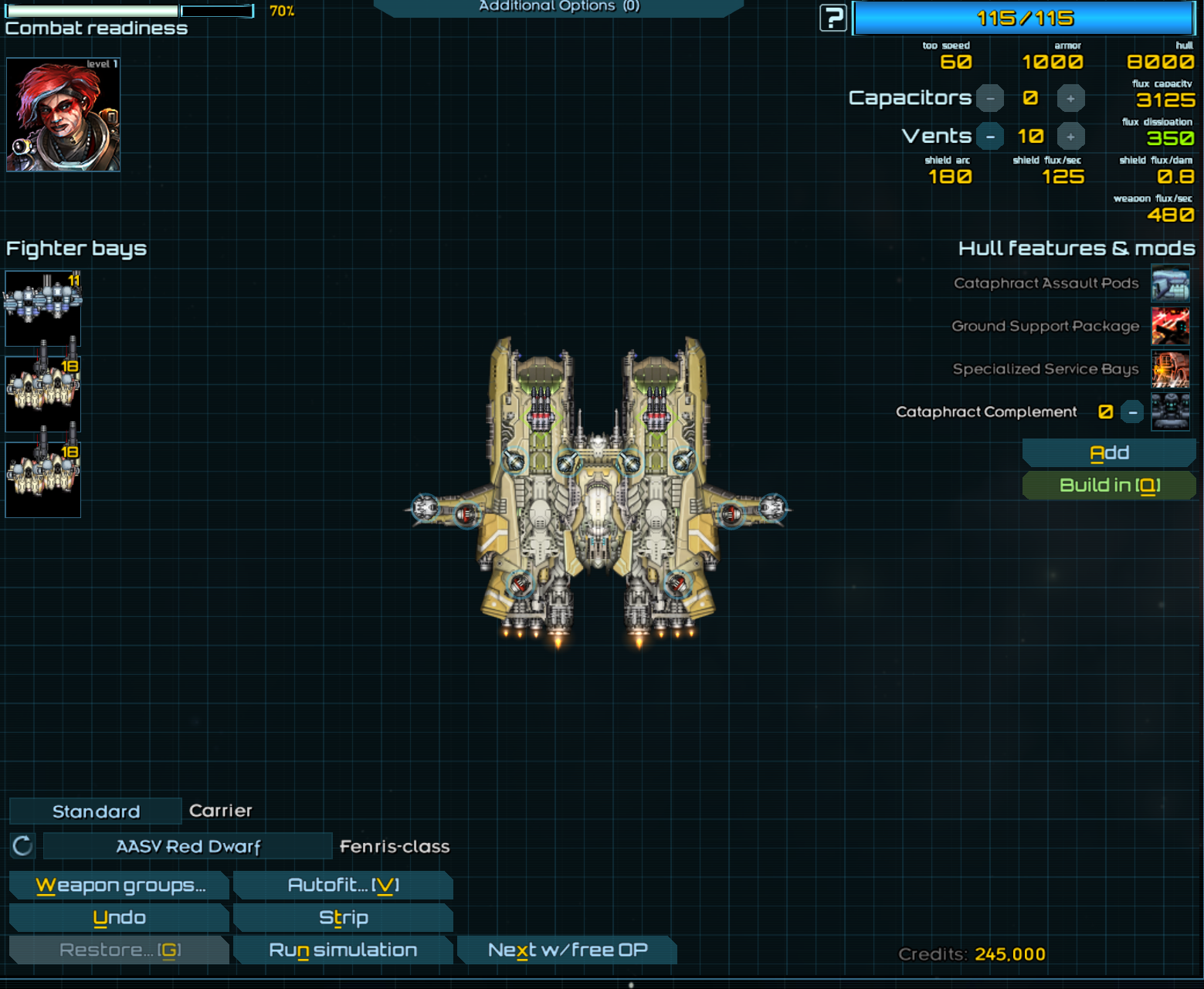Select the Cataphract Assault Pods icon
Screen dimensions: 1204x989
point(1170,283)
